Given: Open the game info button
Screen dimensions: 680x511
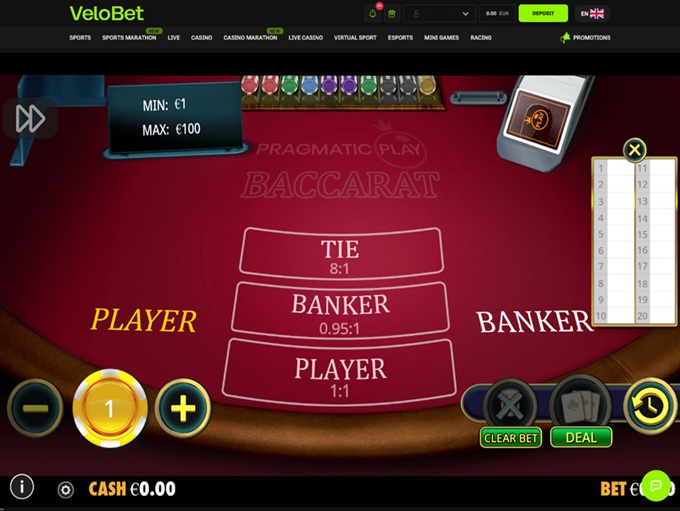Looking at the screenshot, I should point(21,487).
